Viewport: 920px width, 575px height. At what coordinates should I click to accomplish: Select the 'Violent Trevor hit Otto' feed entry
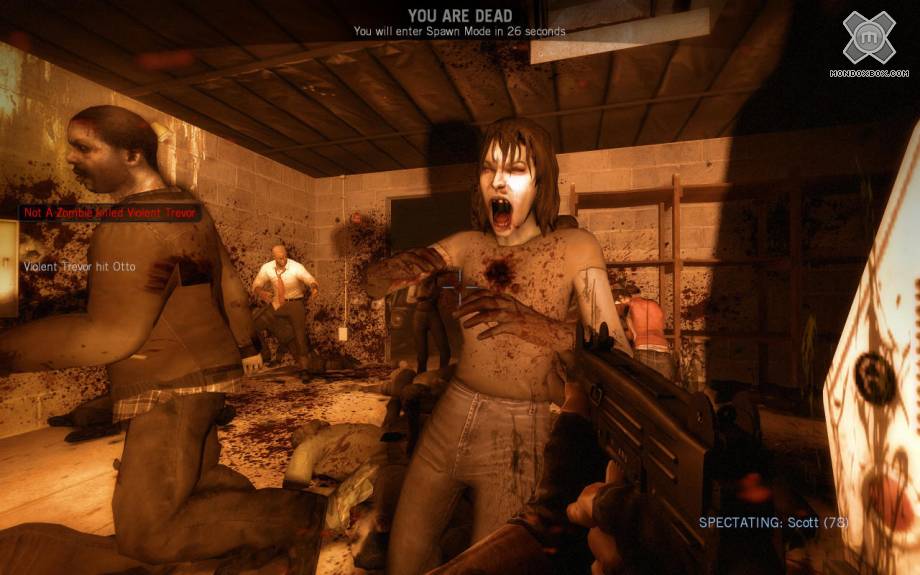tap(79, 266)
